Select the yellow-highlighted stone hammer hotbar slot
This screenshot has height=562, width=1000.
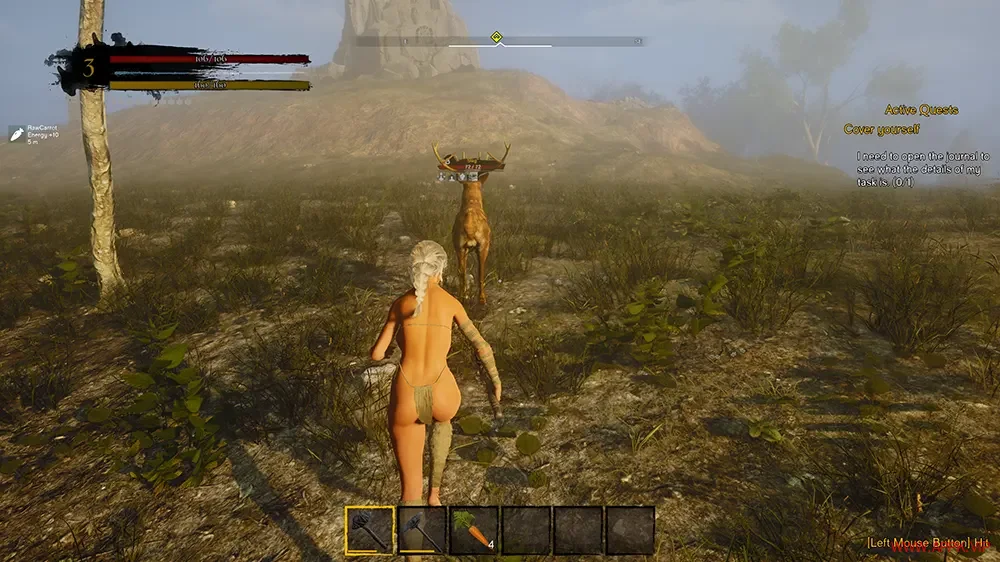370,530
